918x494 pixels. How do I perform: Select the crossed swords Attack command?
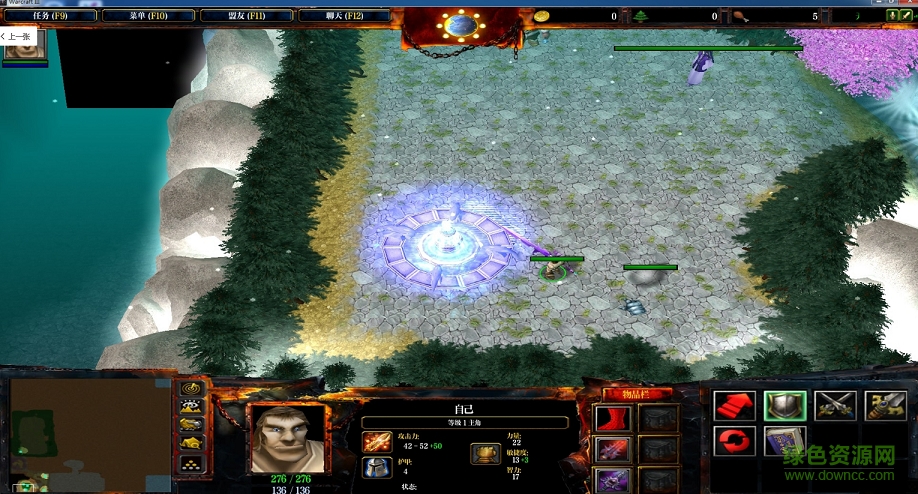[835, 405]
